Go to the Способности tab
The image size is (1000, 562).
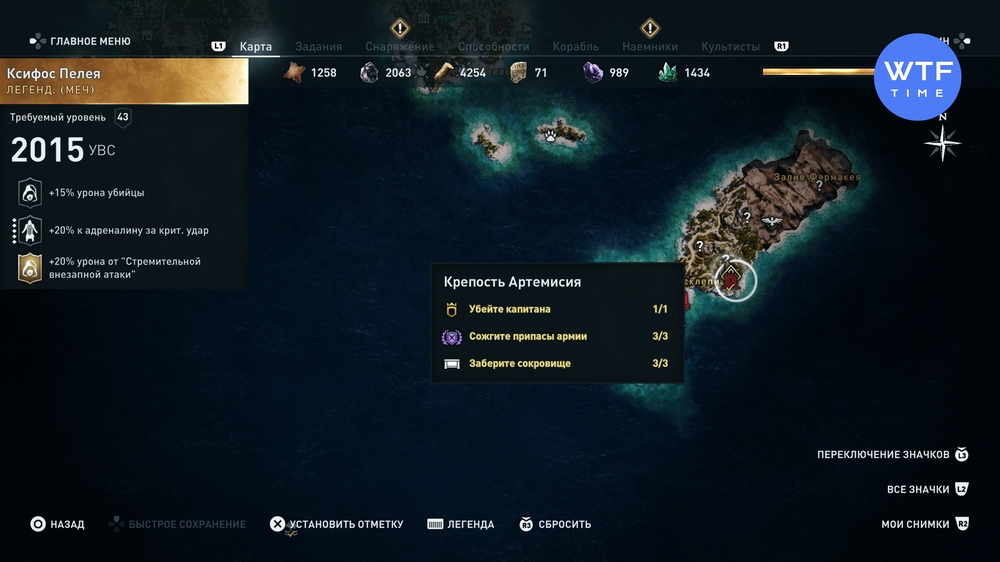[x=493, y=47]
